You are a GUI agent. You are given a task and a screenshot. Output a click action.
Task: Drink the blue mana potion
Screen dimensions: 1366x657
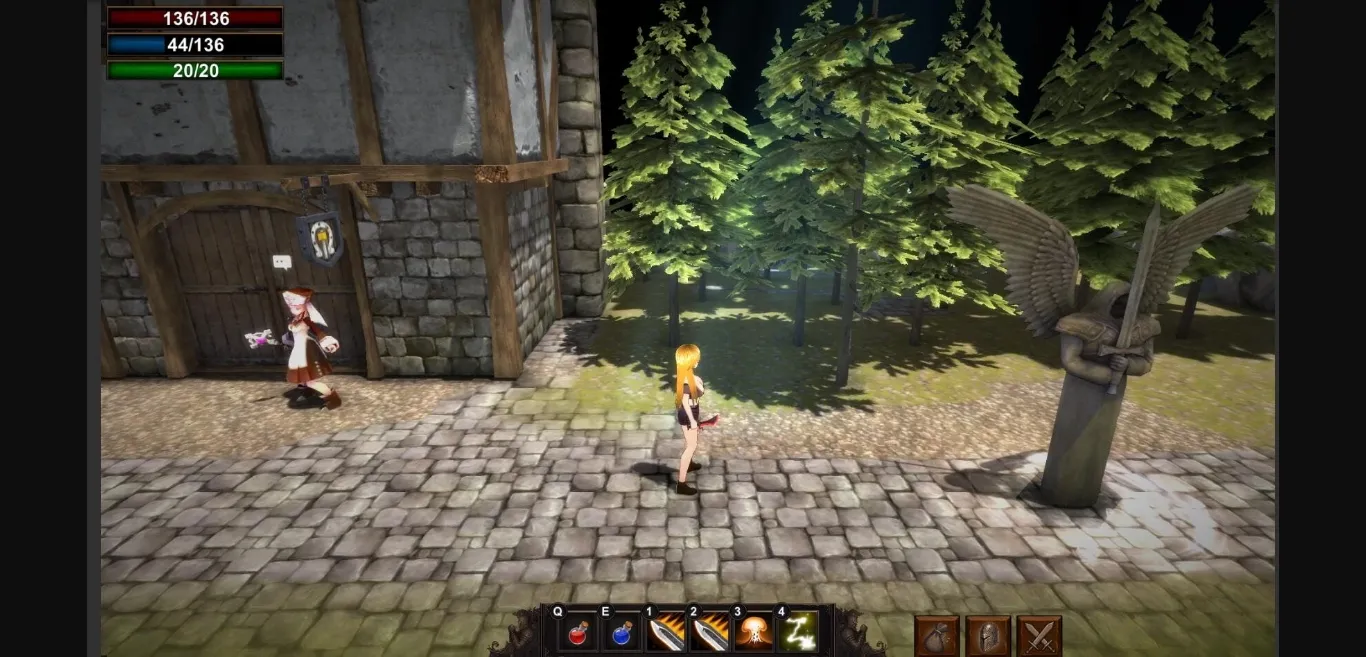click(x=621, y=633)
